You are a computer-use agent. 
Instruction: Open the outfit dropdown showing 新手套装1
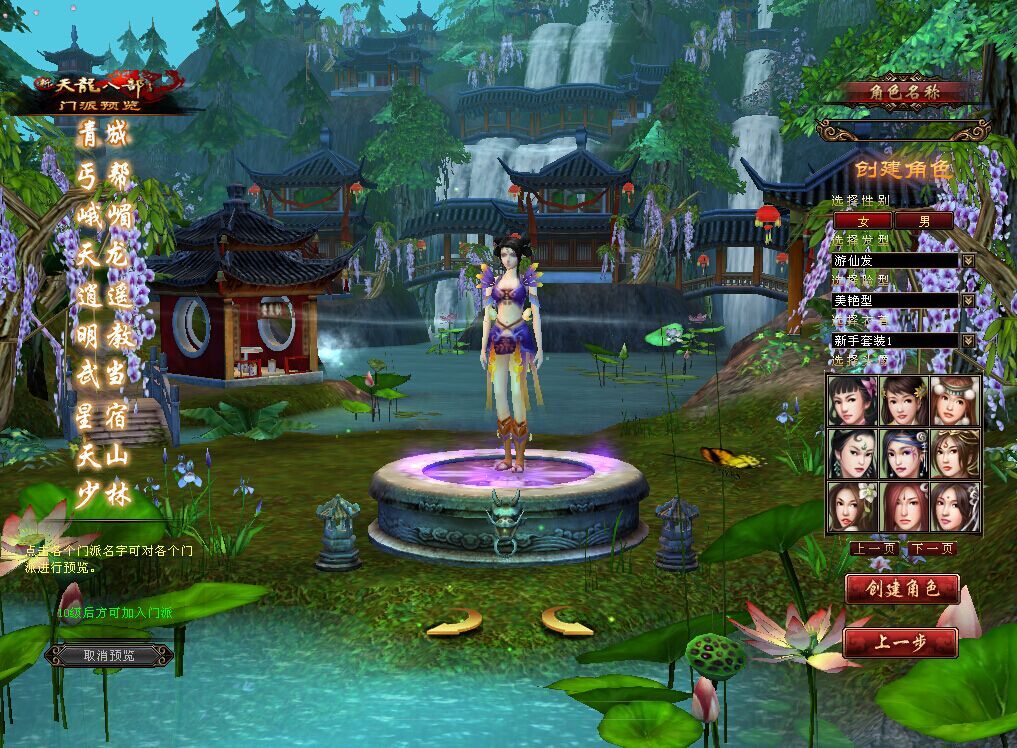(x=968, y=340)
